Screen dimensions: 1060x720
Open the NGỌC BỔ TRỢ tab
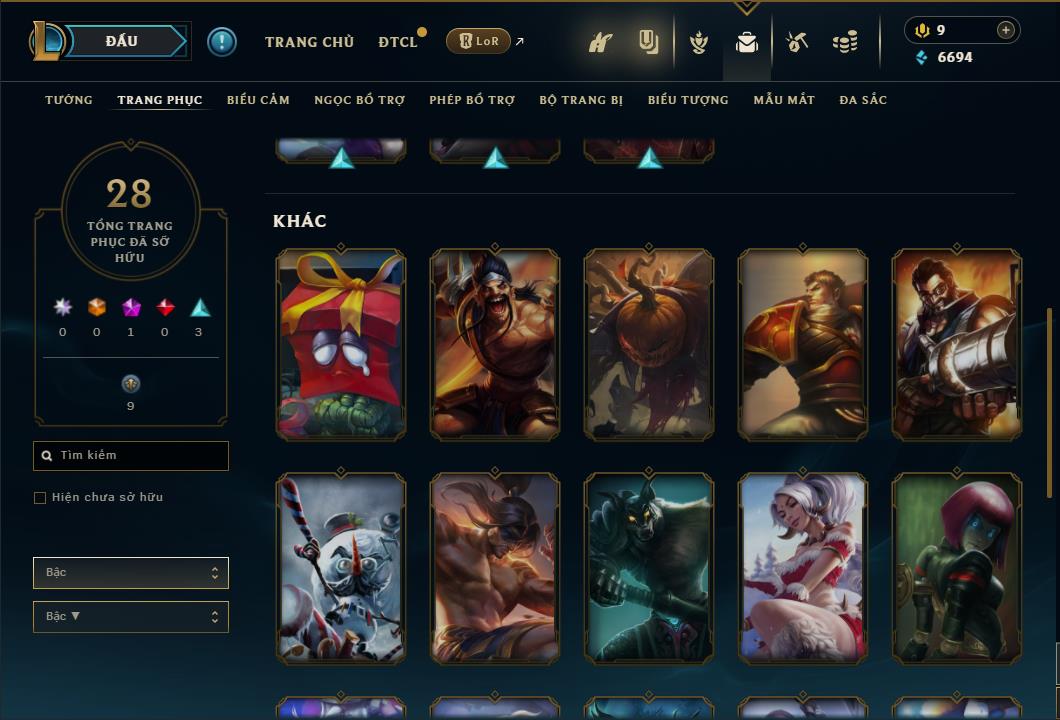tap(359, 100)
